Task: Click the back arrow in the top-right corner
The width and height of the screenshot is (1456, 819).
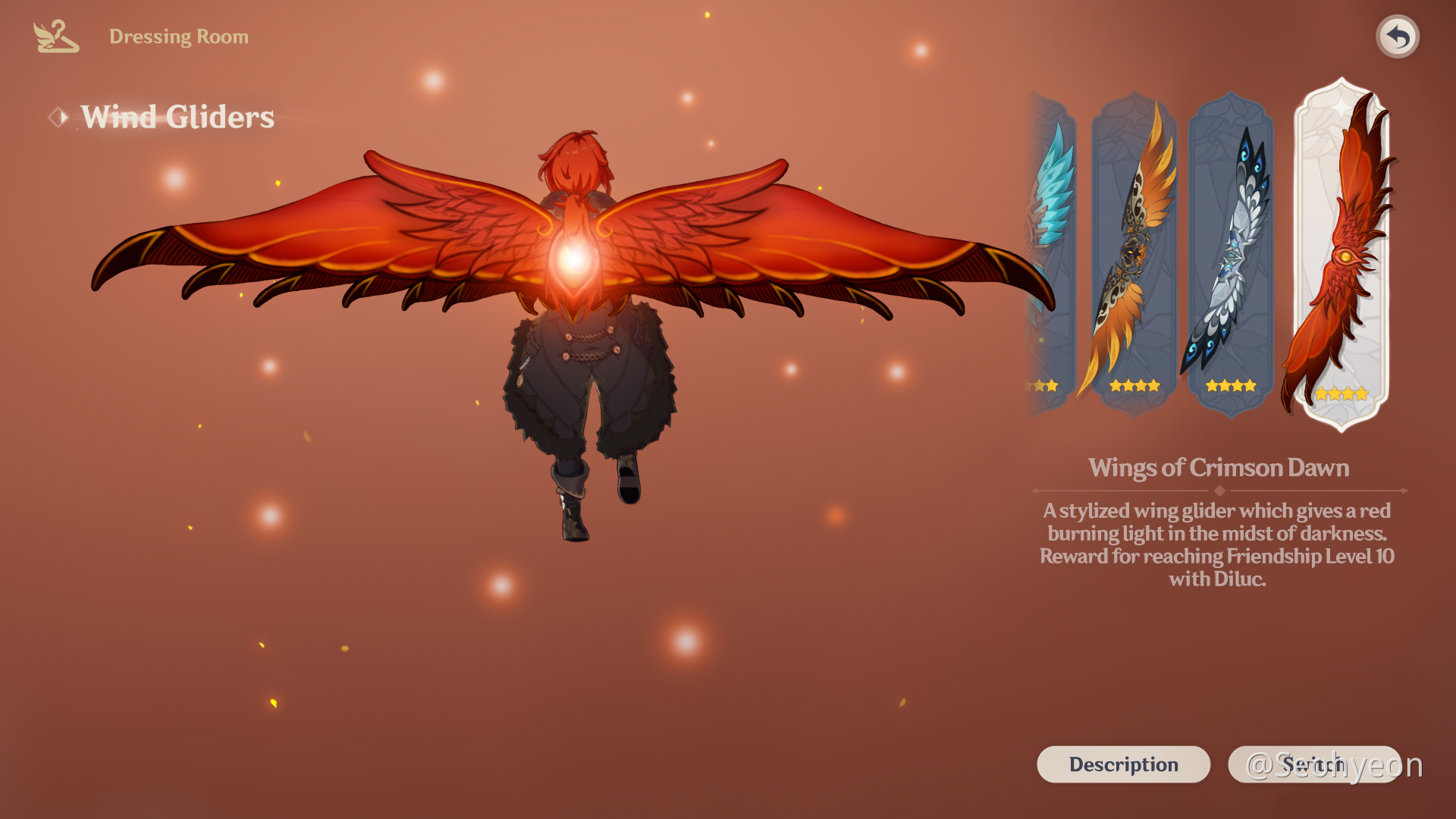Action: 1398,35
